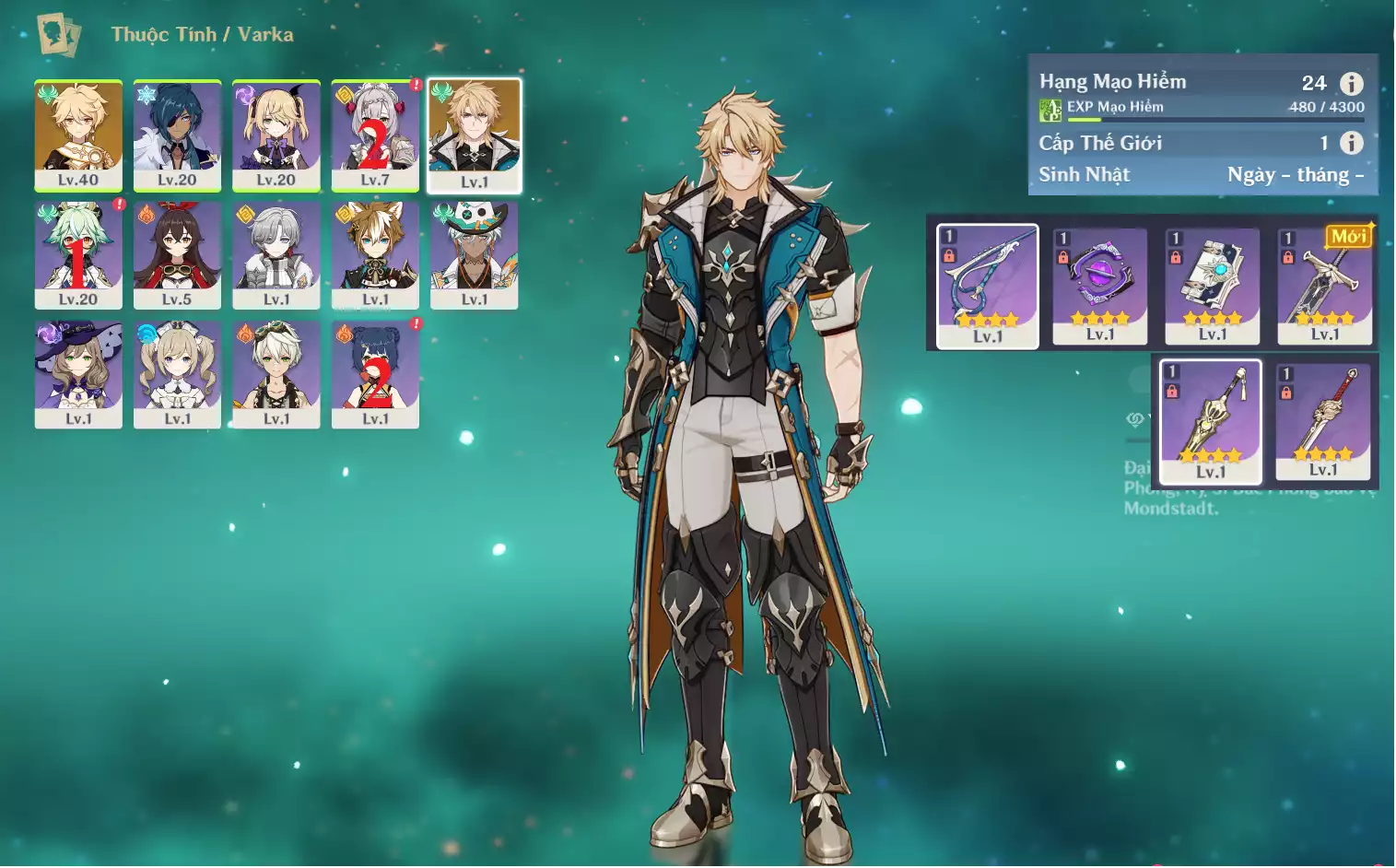Image resolution: width=1396 pixels, height=868 pixels.
Task: Choose the Anemo character with white hat
Action: (475, 254)
